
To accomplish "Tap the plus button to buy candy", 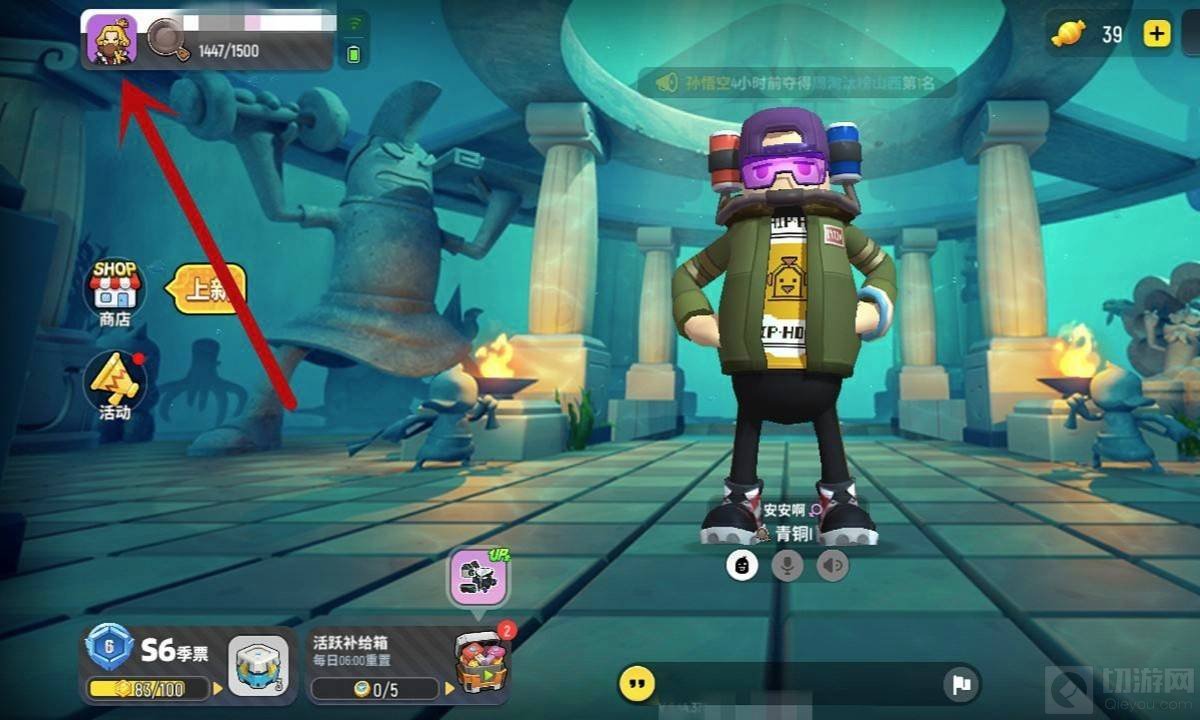I will tap(1157, 34).
